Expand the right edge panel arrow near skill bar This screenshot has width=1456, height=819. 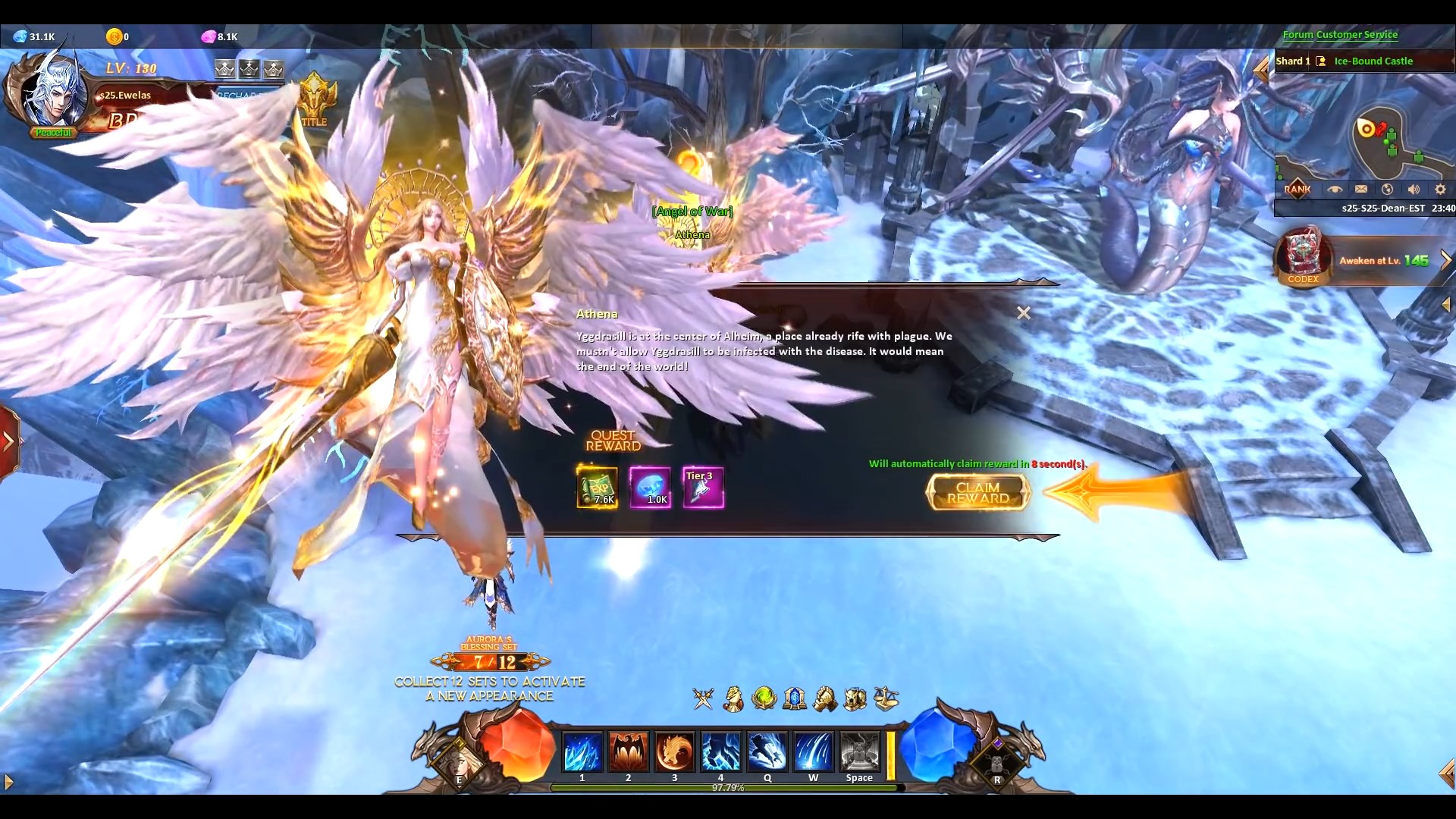point(1448,773)
